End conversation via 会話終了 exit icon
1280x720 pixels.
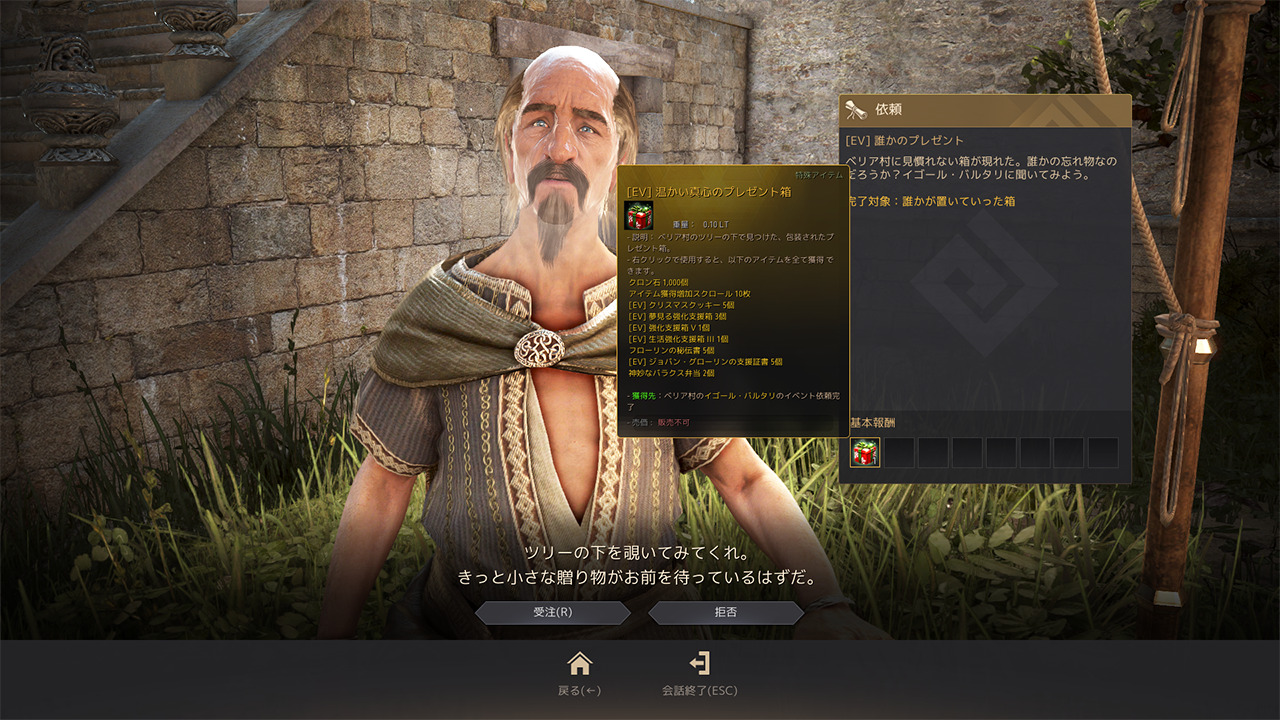699,663
